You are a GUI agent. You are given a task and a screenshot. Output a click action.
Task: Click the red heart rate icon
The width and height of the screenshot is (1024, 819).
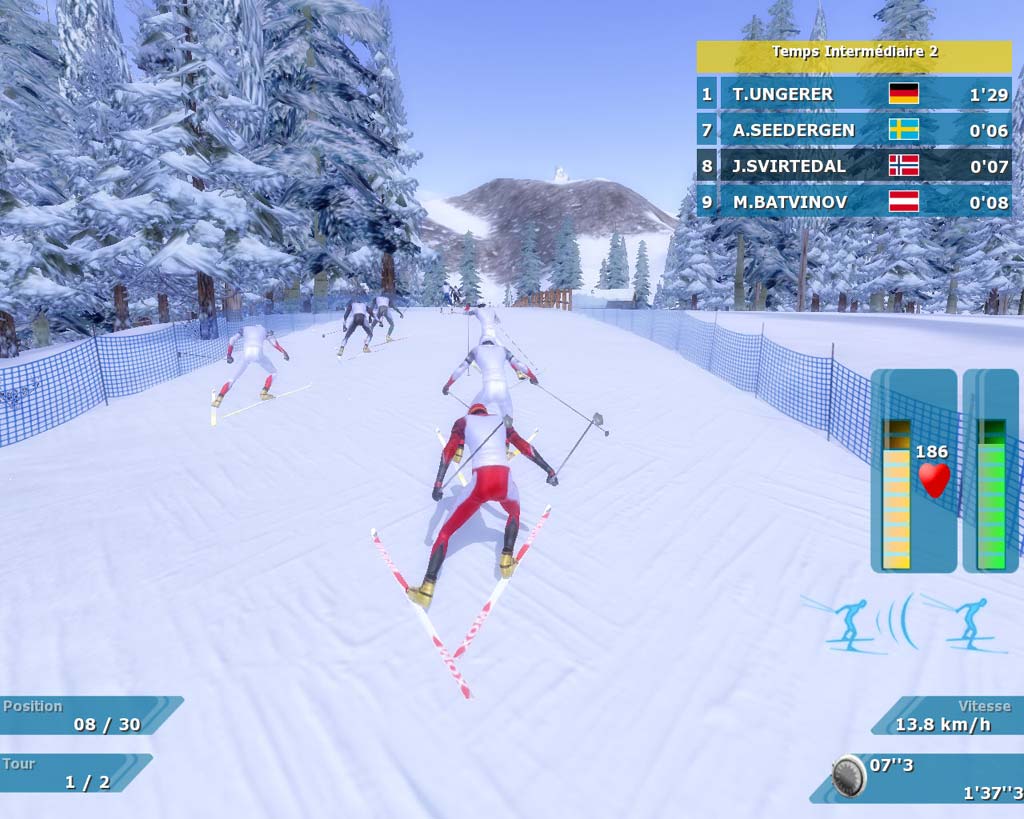[x=935, y=480]
